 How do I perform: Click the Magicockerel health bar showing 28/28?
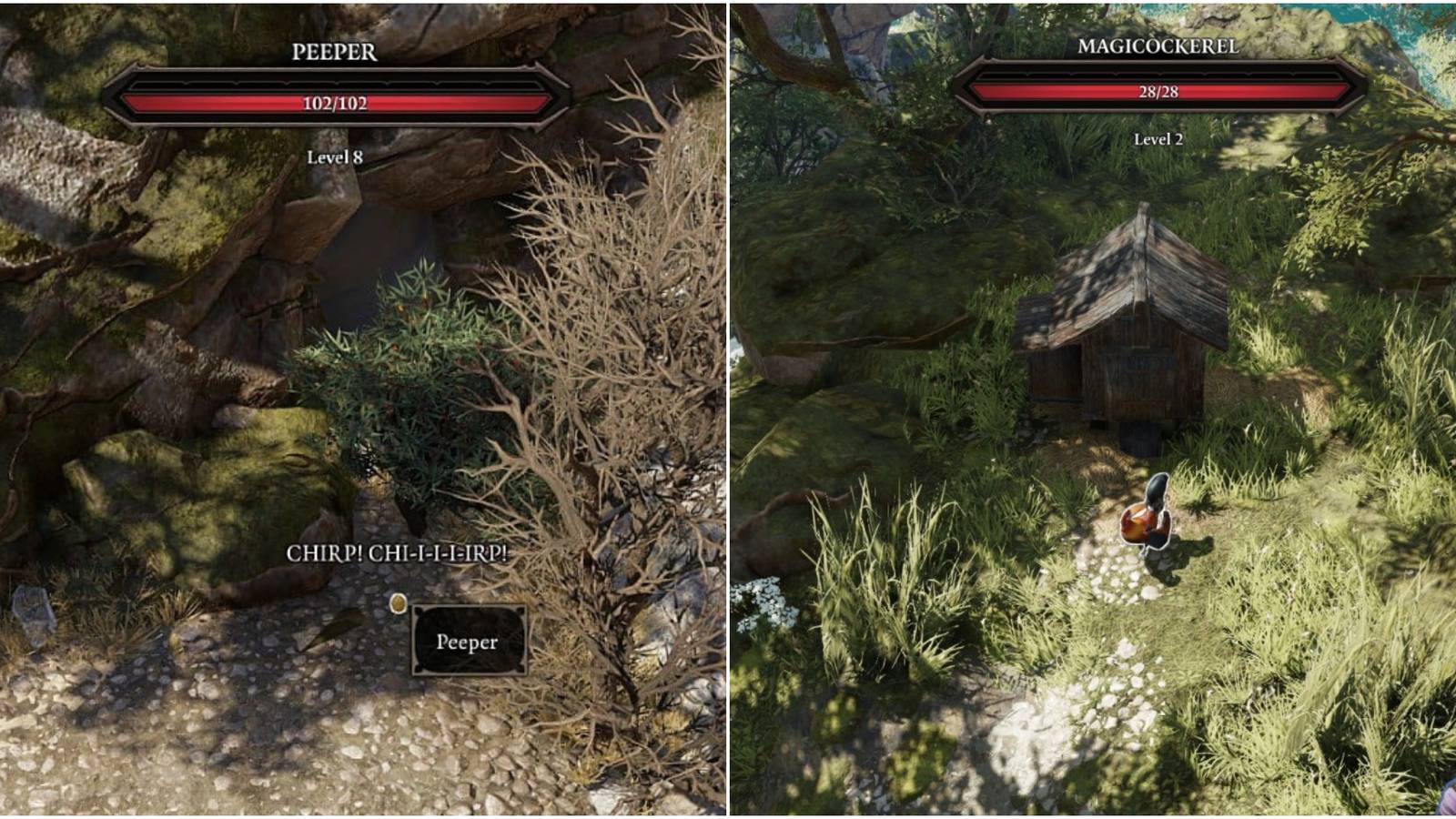1157,90
